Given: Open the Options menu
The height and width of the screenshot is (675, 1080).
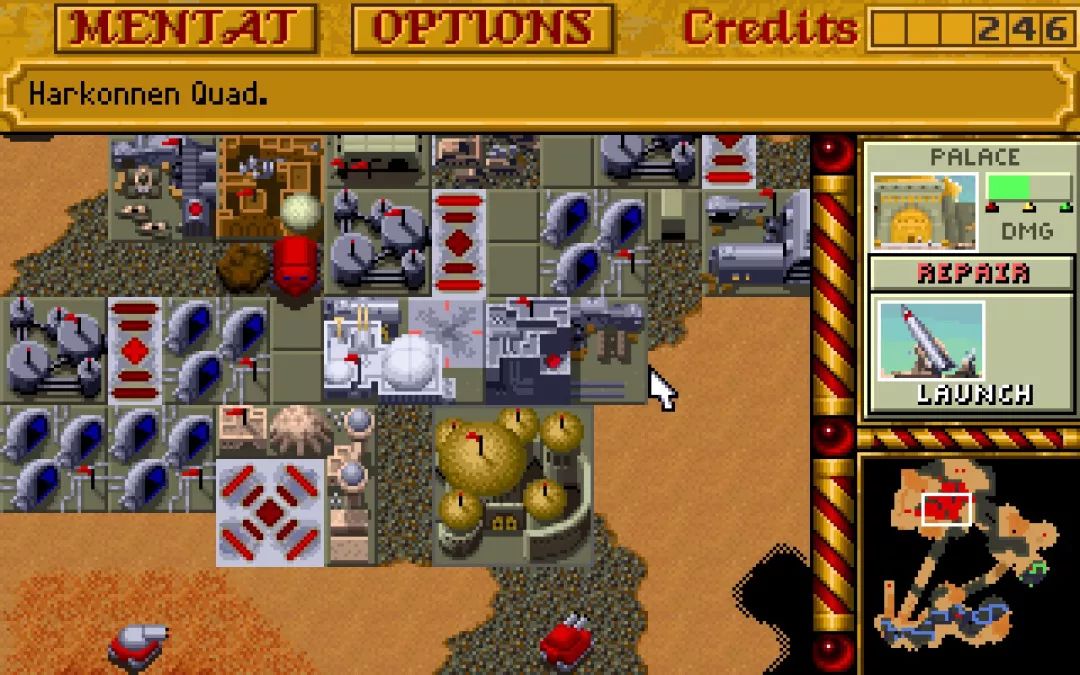Looking at the screenshot, I should [x=482, y=29].
